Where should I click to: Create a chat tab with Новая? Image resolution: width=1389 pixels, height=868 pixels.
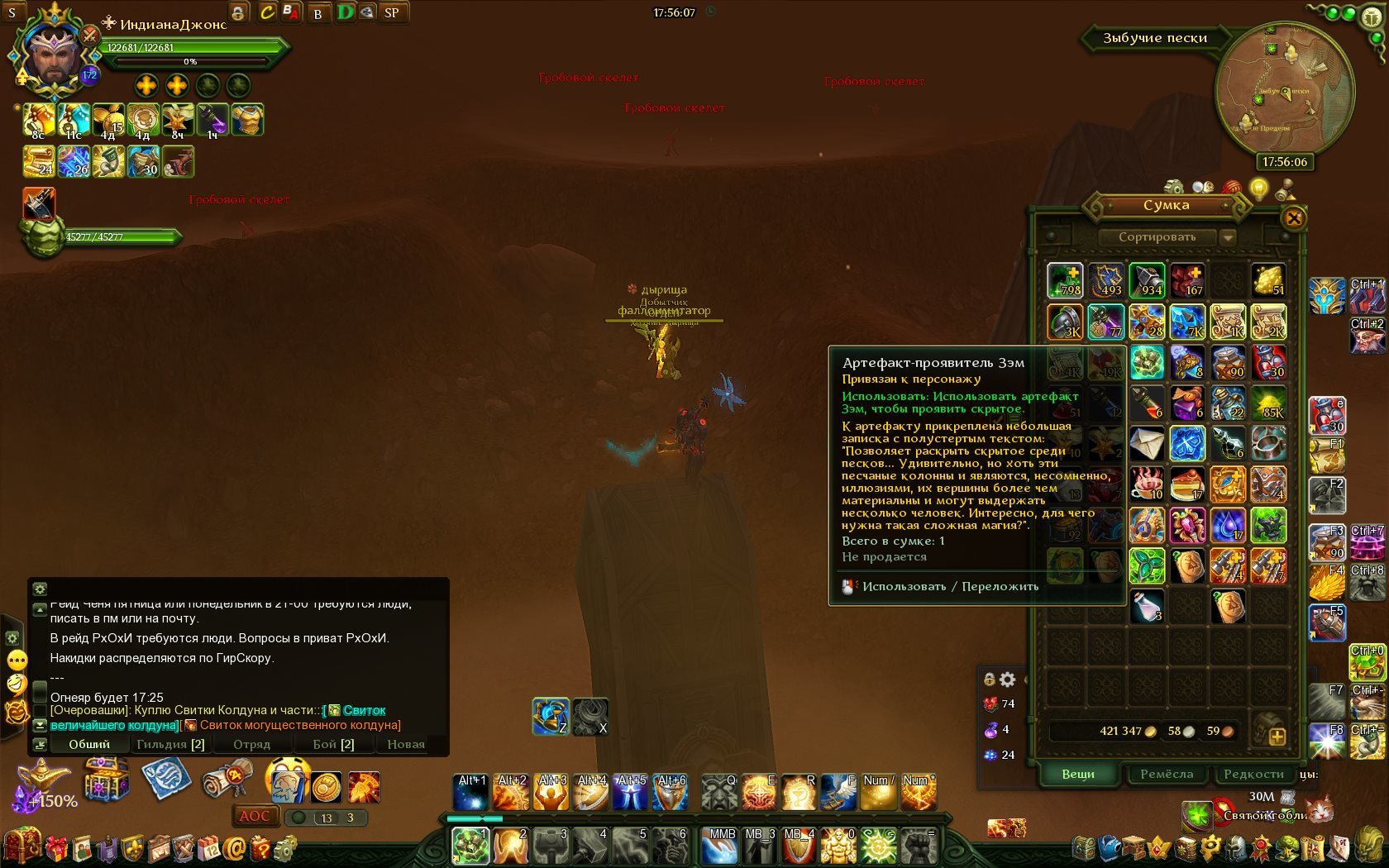406,744
